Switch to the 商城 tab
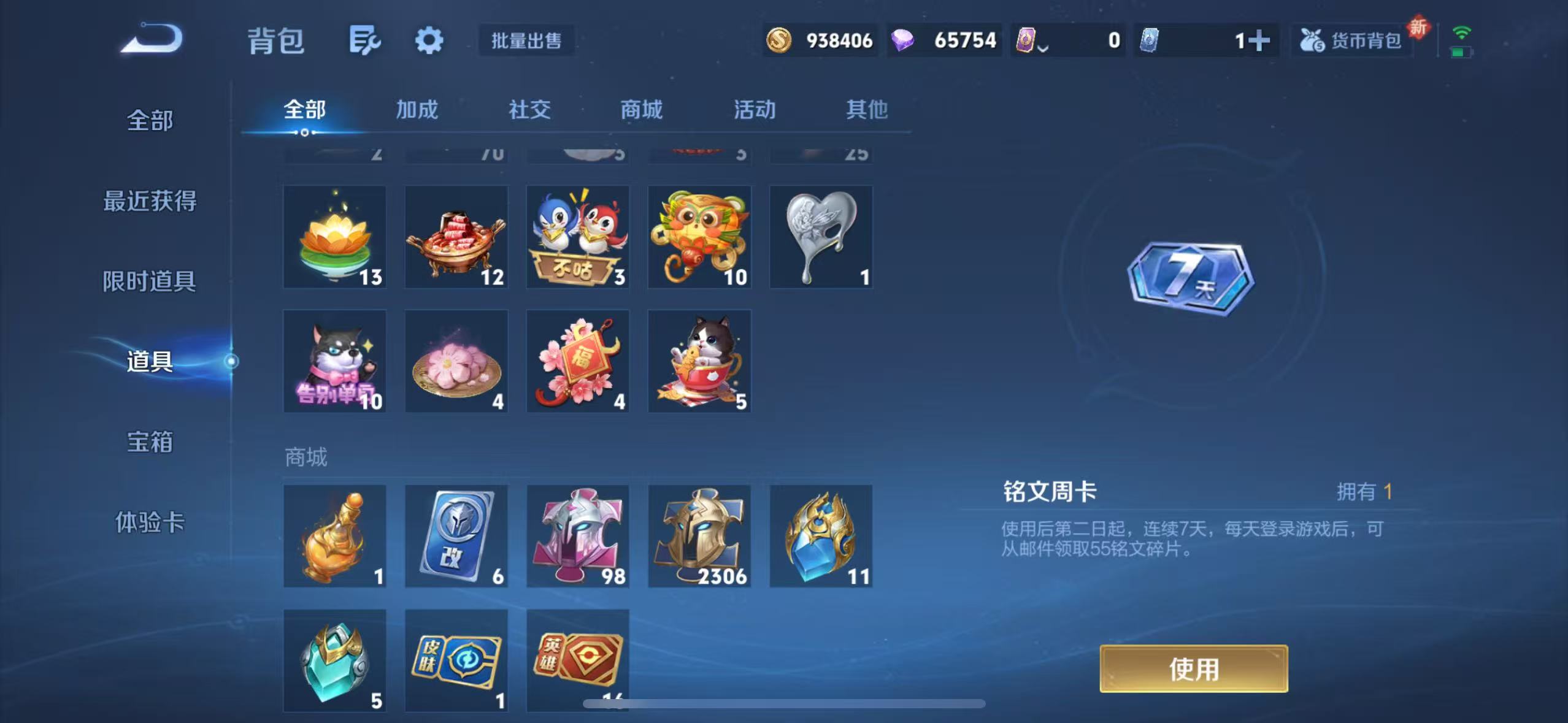1568x723 pixels. point(640,109)
